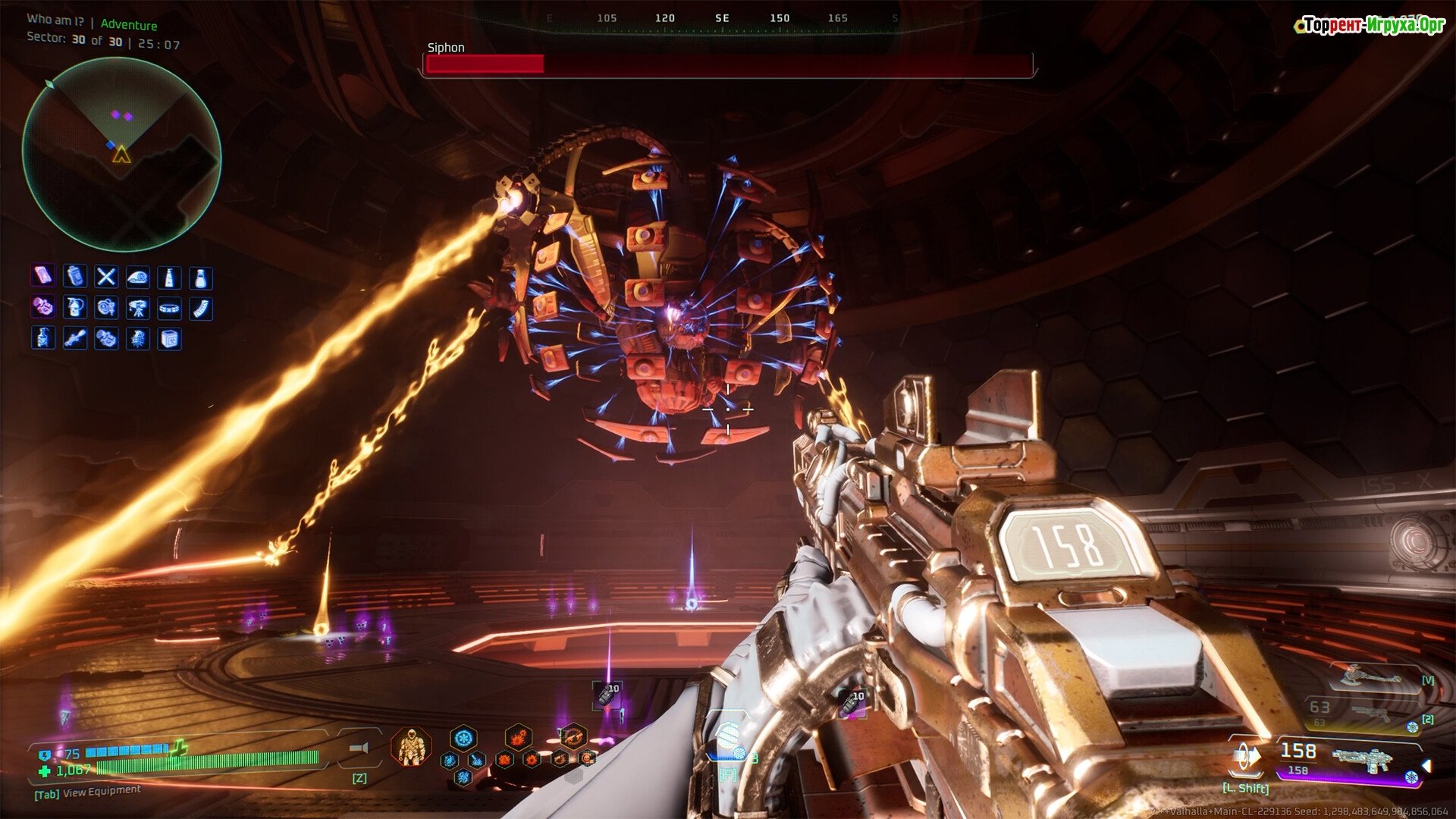Select the large blue frost ability icon
Image resolution: width=1456 pixels, height=819 pixels.
click(x=463, y=738)
